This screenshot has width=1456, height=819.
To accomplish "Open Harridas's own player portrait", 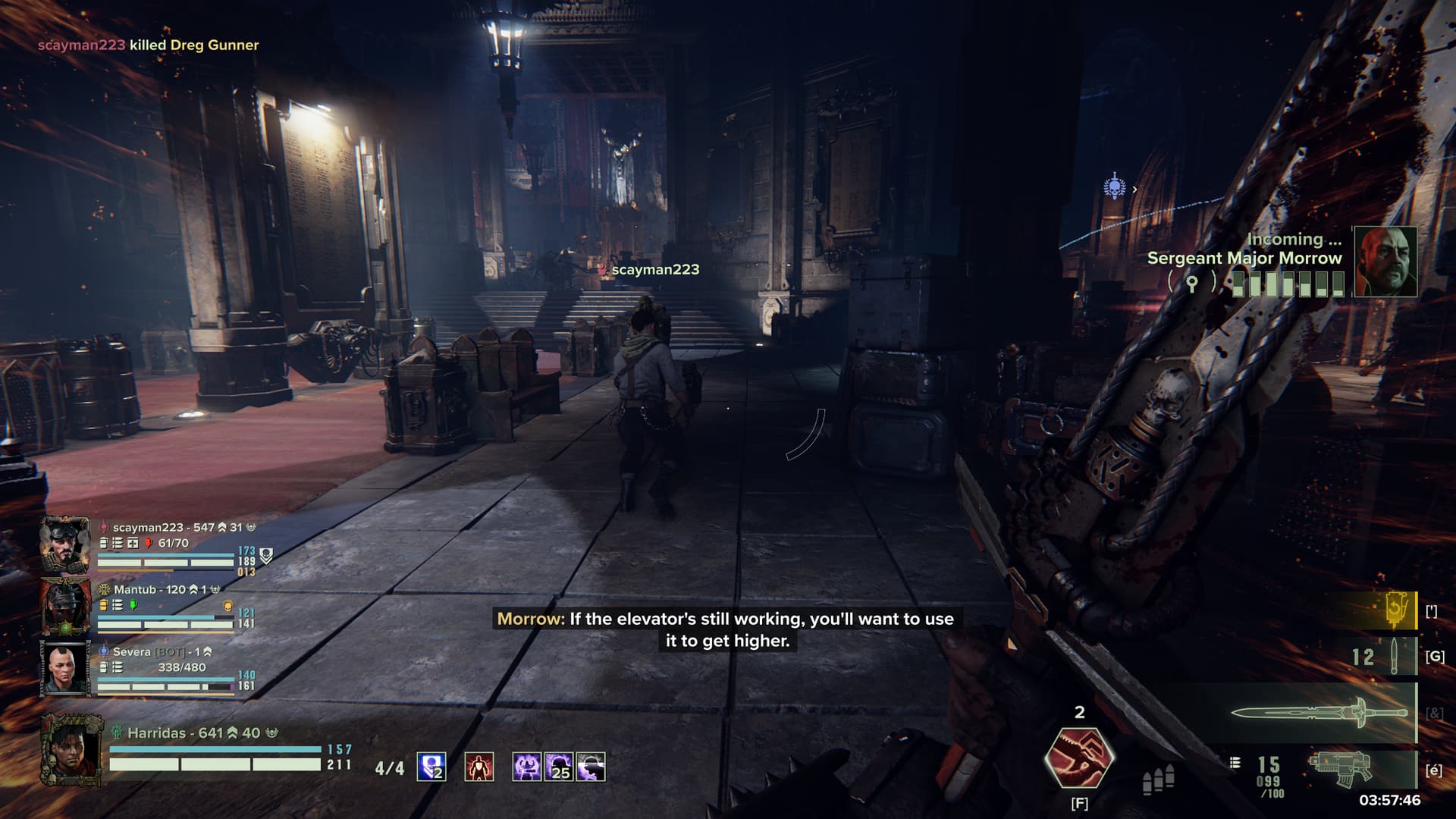I will click(x=72, y=750).
